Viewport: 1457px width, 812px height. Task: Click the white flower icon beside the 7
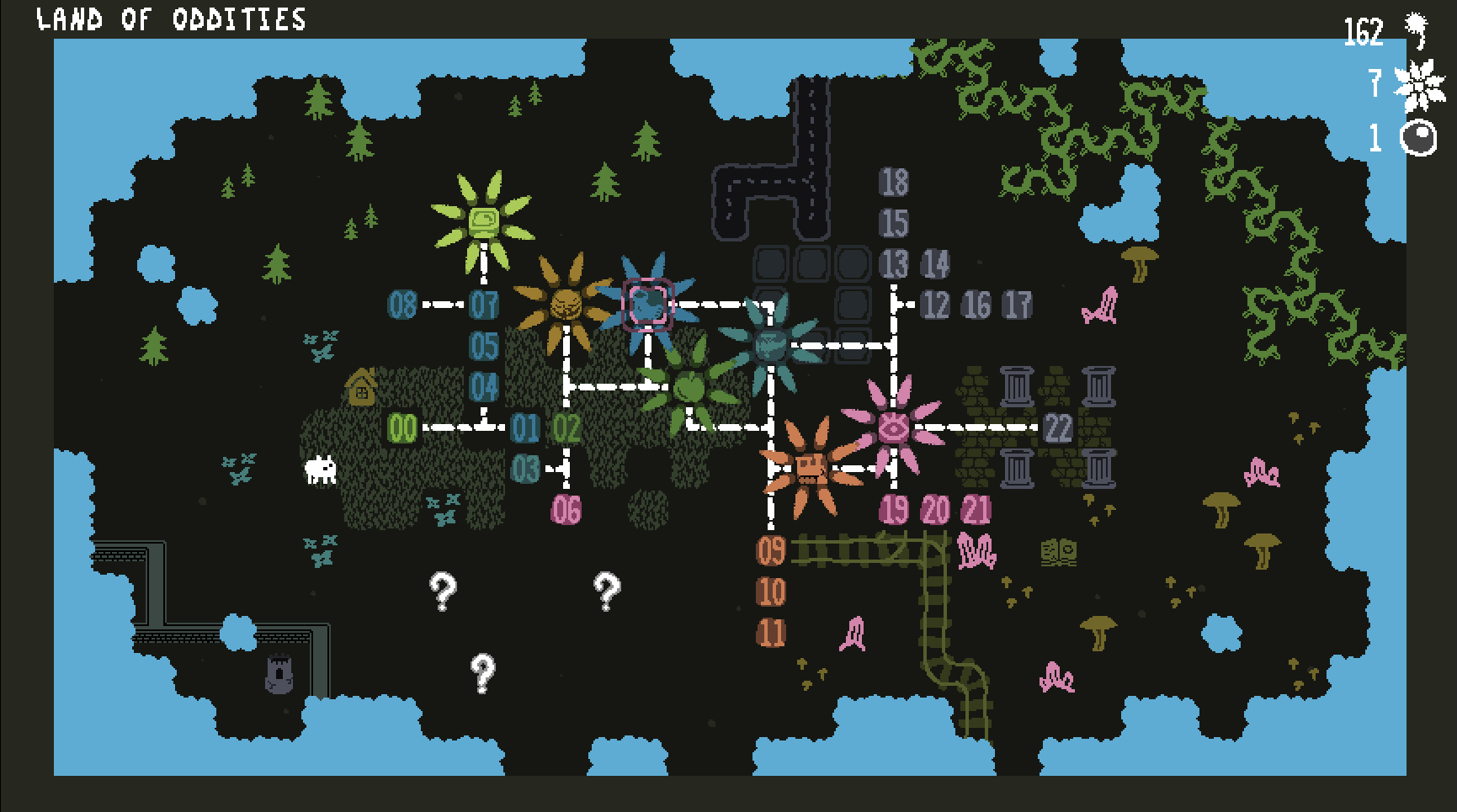1417,84
